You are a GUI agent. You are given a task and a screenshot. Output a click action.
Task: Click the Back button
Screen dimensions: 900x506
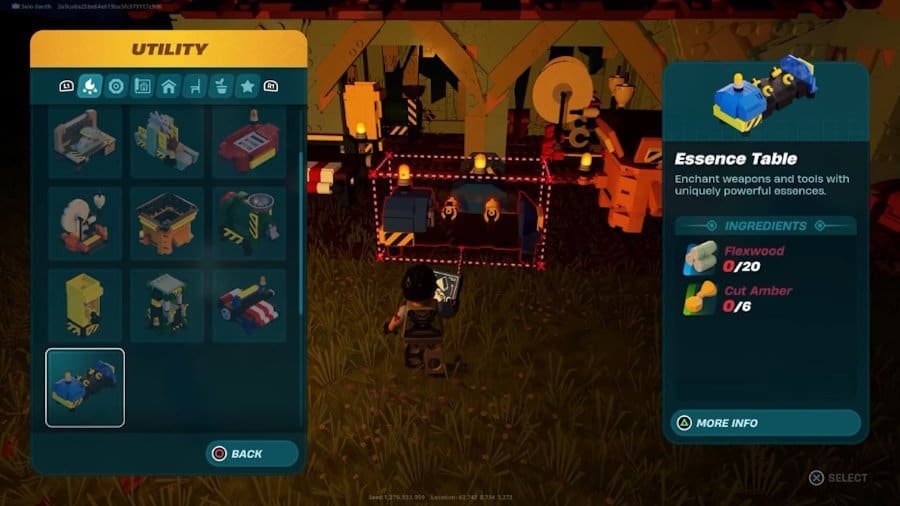(252, 453)
